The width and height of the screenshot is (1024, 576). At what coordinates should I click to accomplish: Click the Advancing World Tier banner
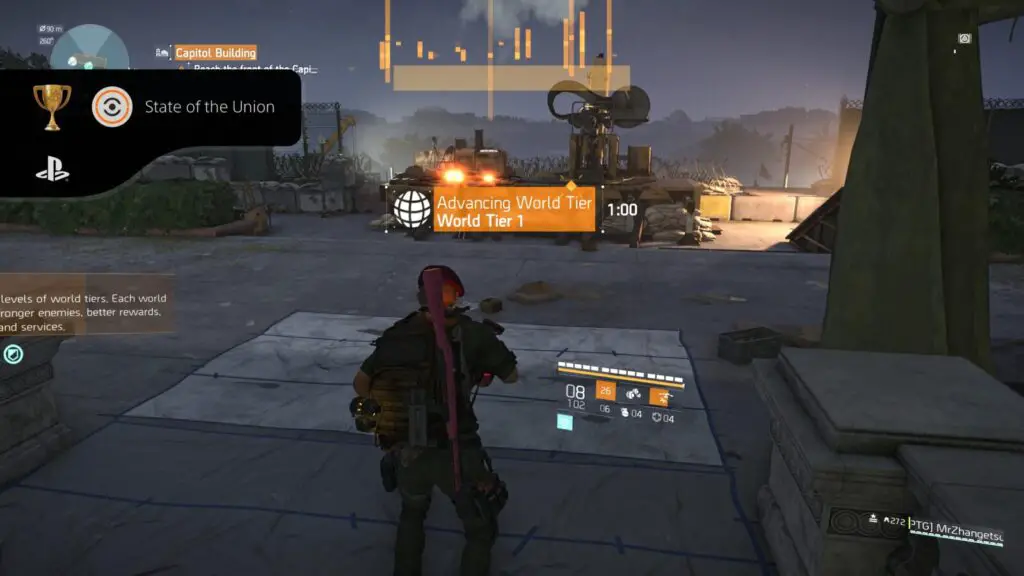click(x=514, y=209)
